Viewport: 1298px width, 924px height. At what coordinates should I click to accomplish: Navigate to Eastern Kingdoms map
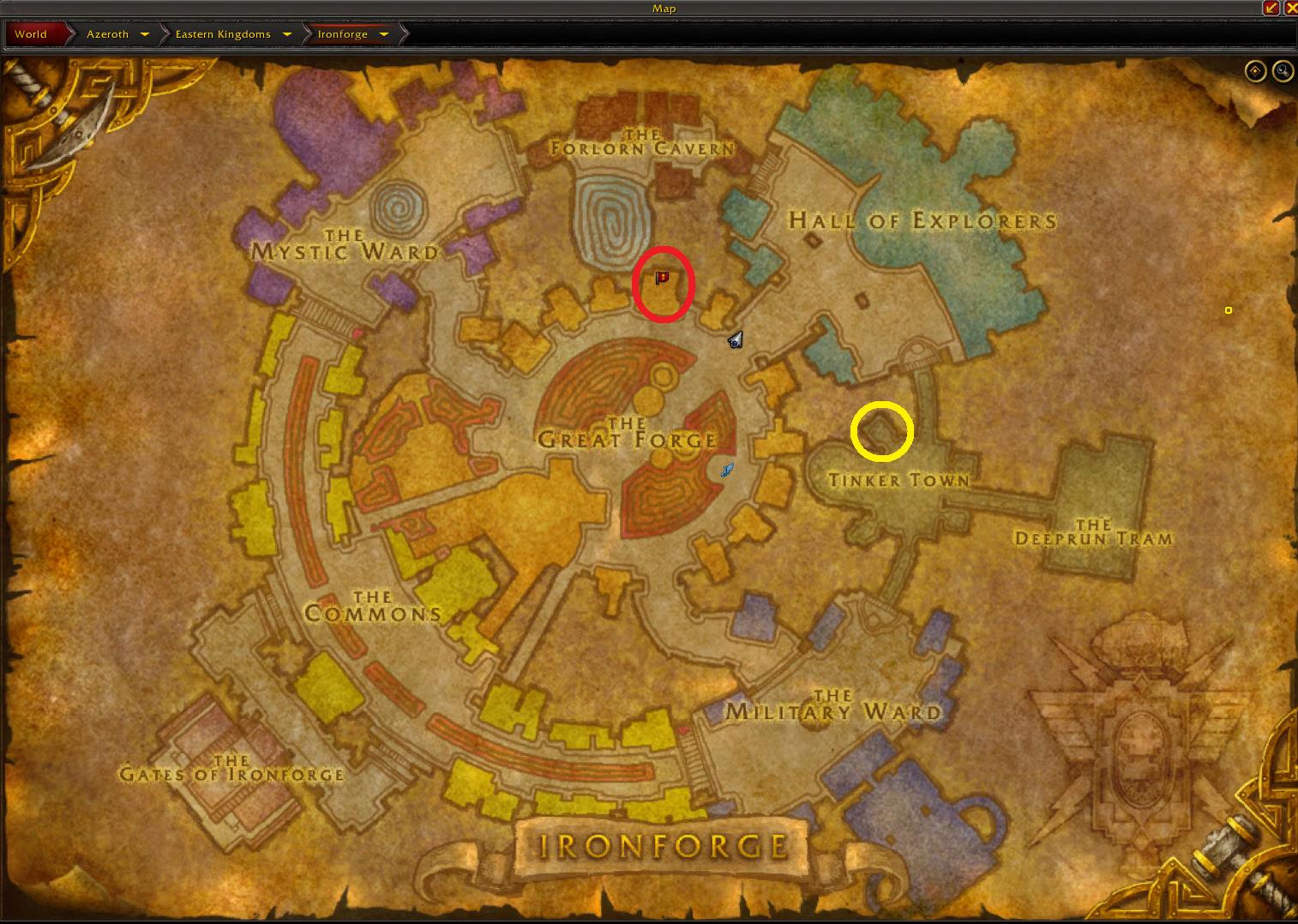coord(223,34)
